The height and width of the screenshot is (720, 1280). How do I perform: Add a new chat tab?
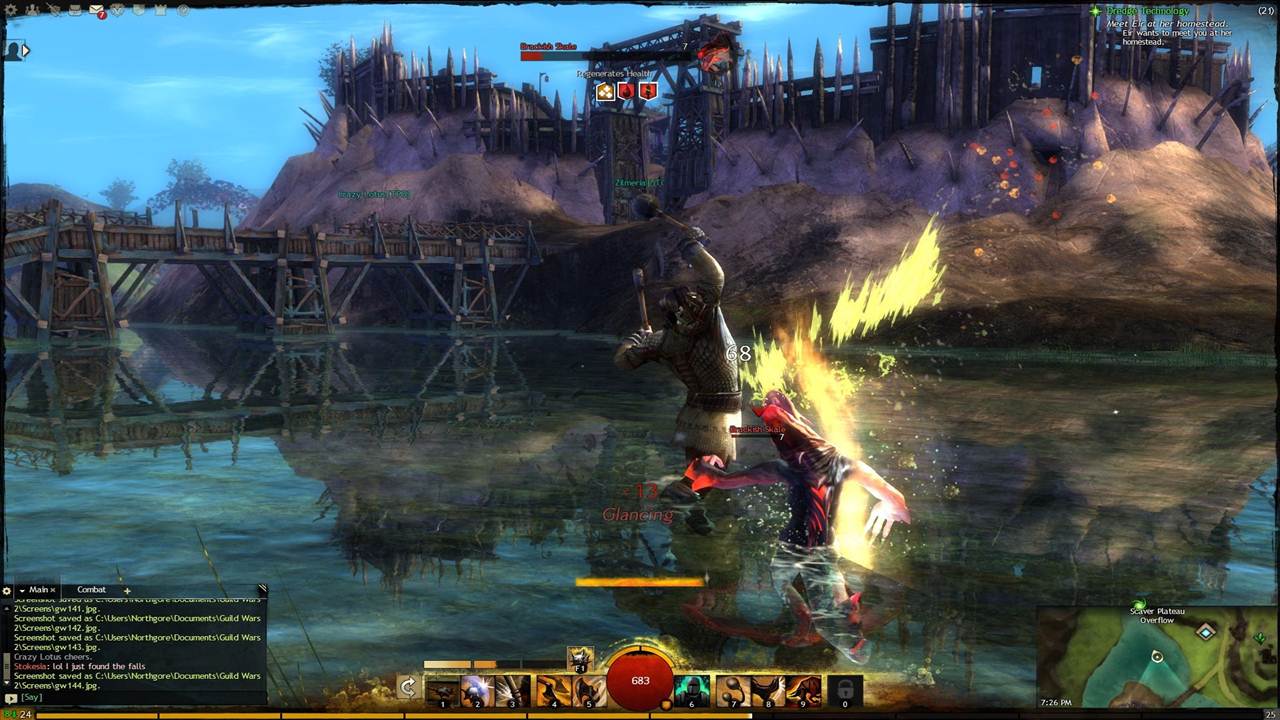(x=127, y=591)
